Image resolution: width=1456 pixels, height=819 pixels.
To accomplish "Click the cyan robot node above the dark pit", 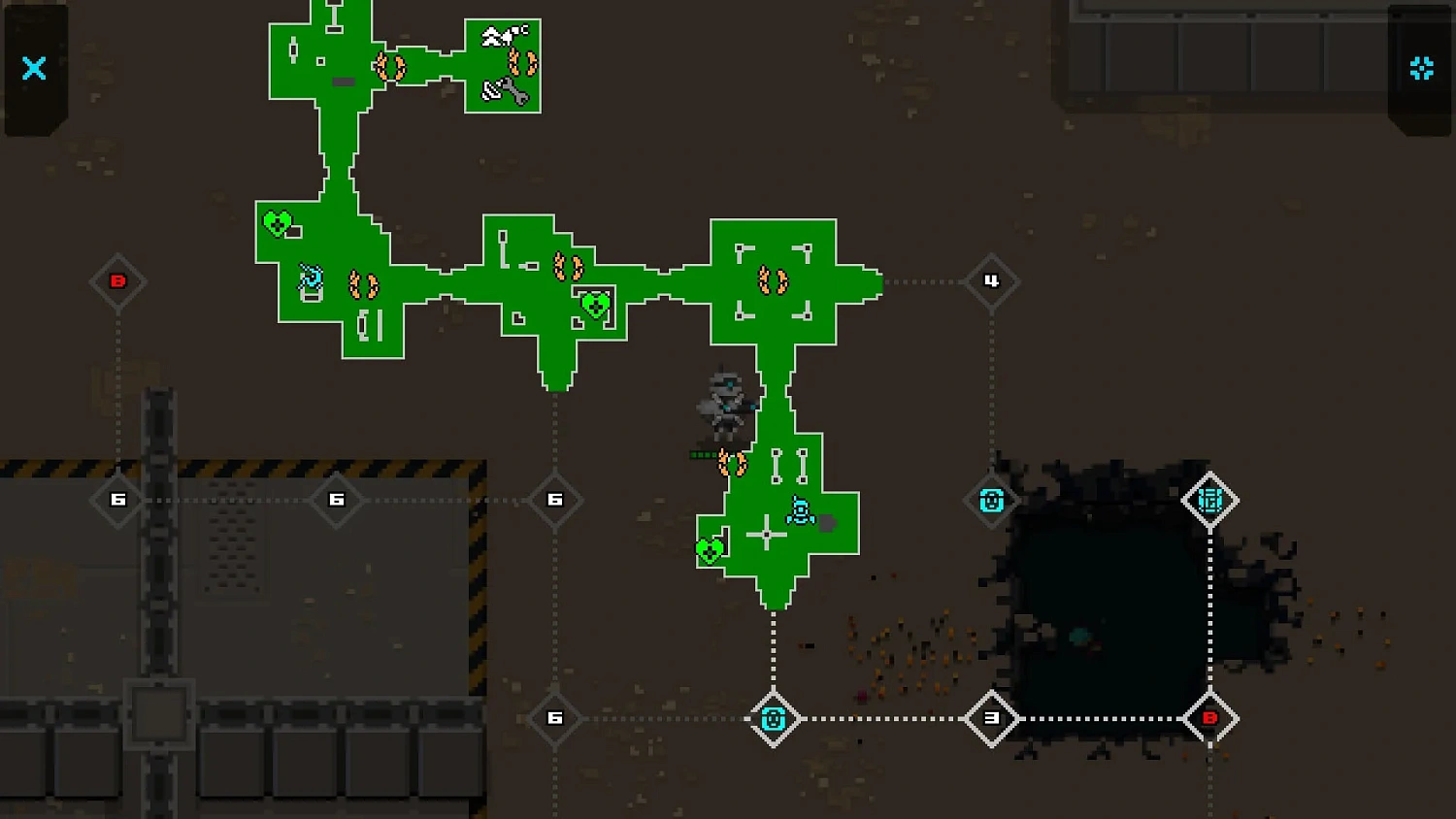I will 992,500.
